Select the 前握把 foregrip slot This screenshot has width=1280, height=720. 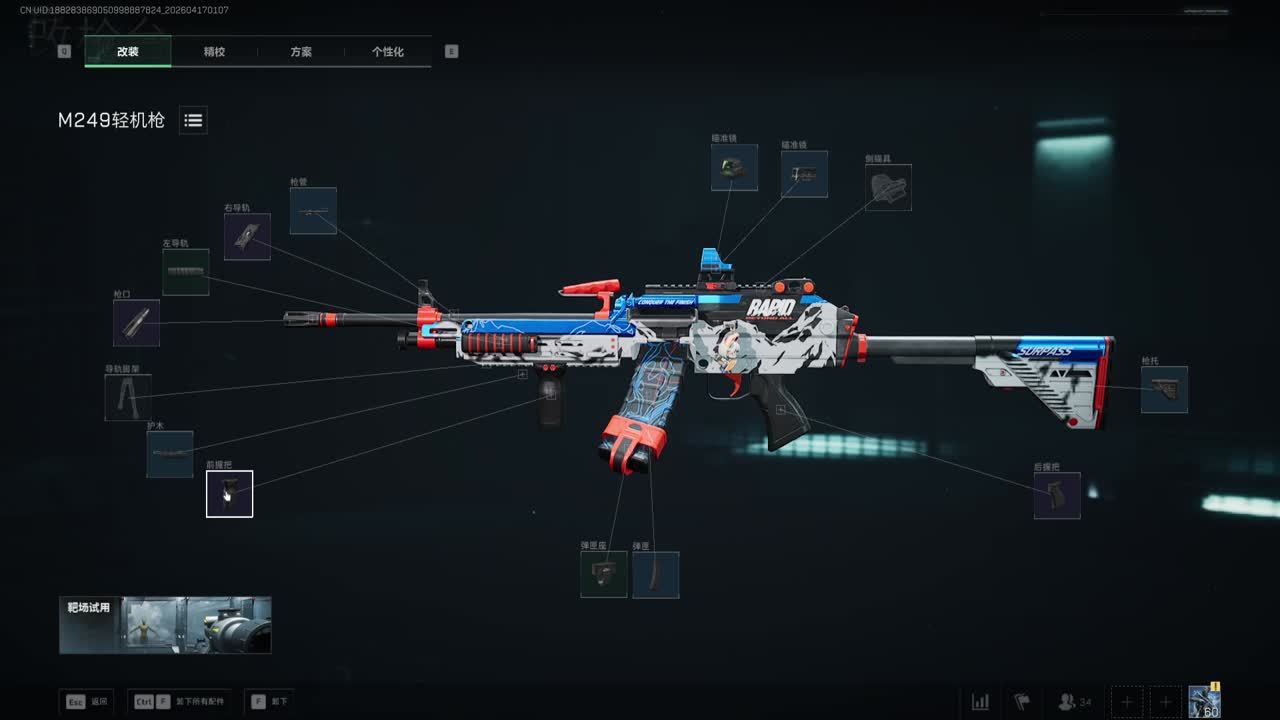[x=230, y=494]
